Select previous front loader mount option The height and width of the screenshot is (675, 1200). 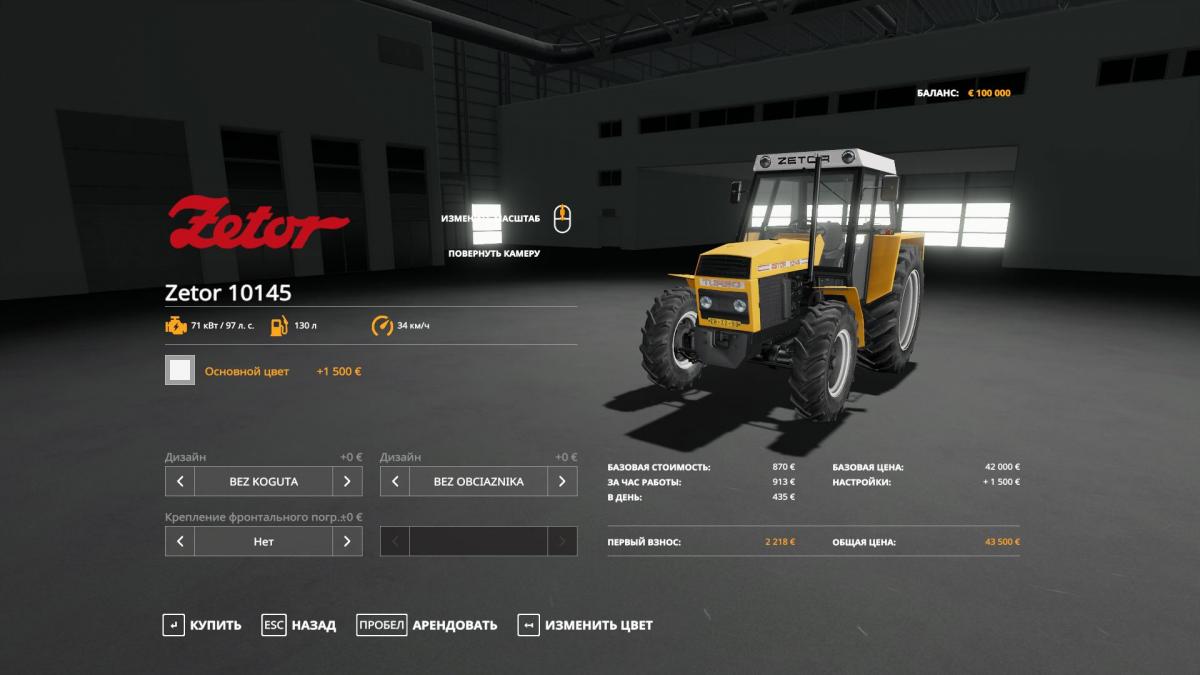(x=180, y=541)
